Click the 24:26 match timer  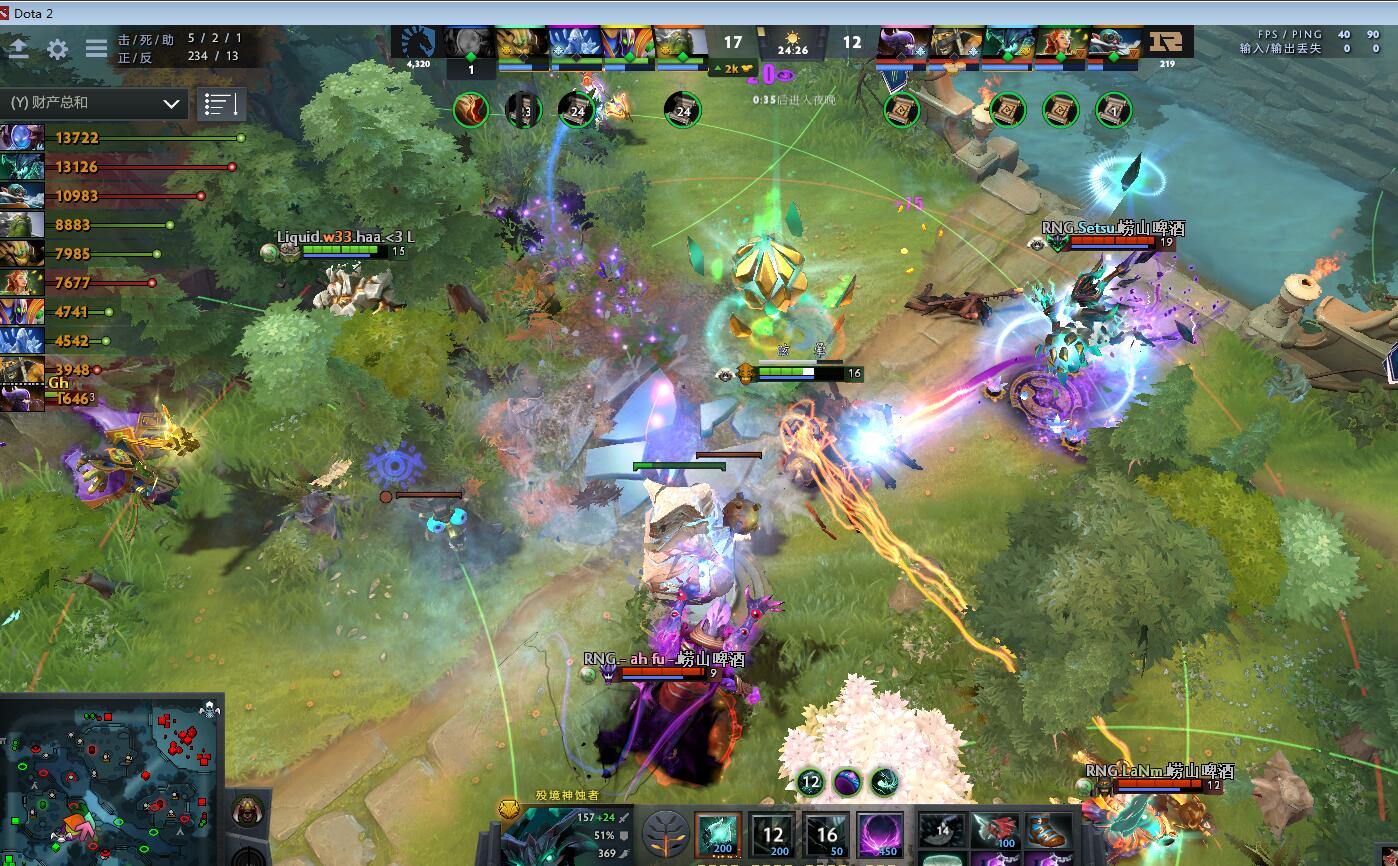point(793,45)
